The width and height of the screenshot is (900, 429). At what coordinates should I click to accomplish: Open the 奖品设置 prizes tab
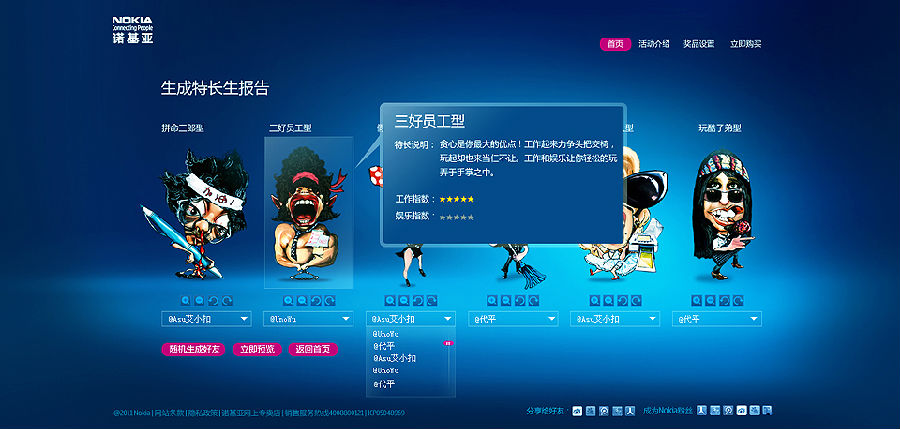click(699, 44)
